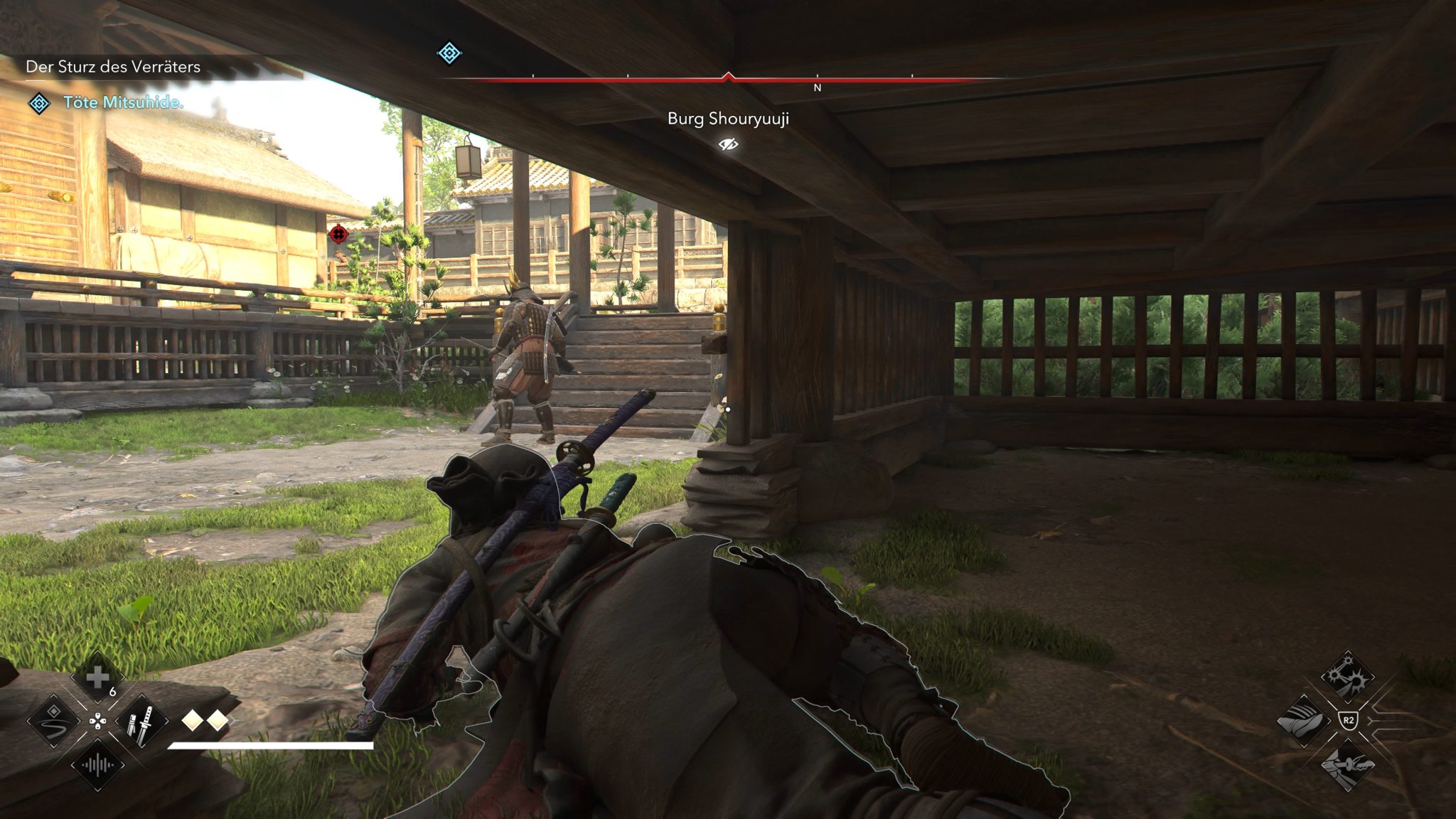Choose the katana weapon swap icon

click(141, 721)
